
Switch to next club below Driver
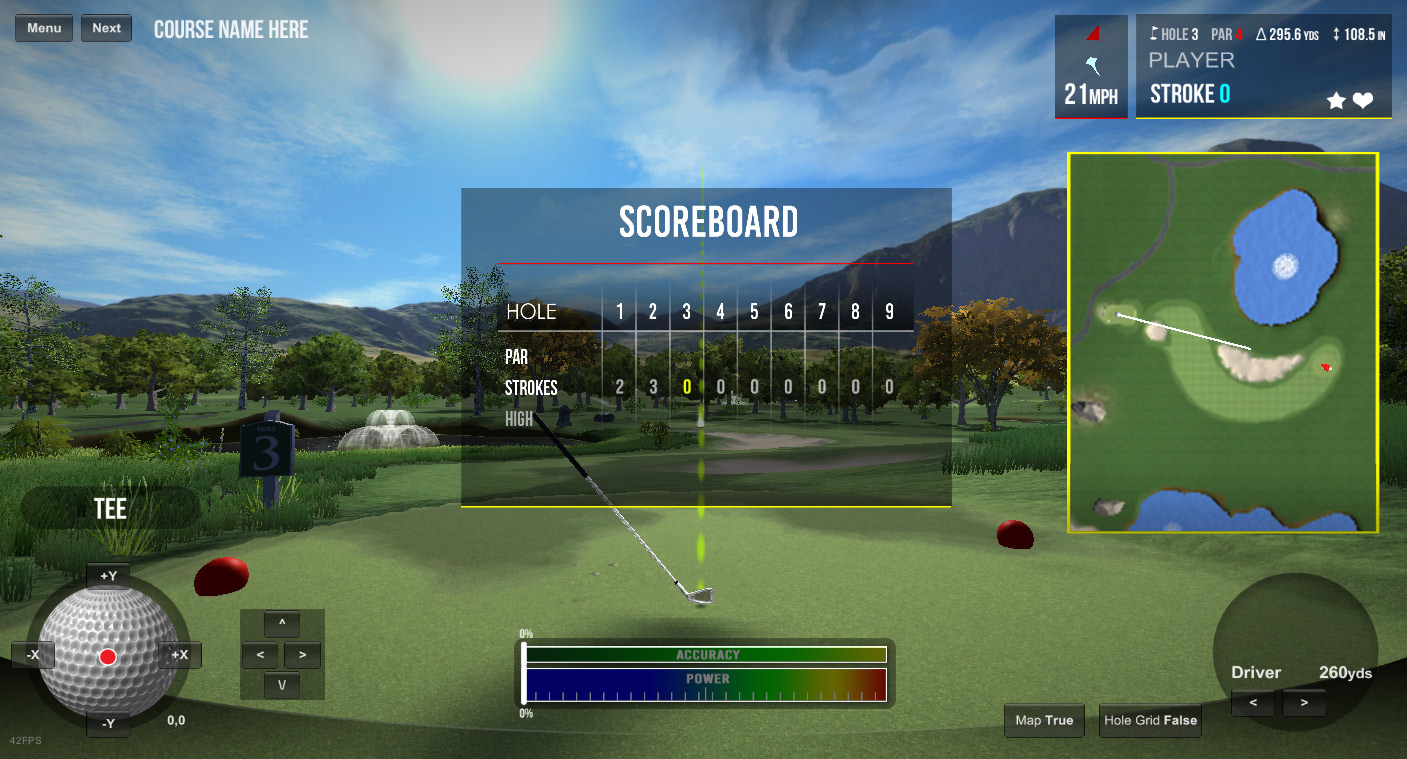1303,703
